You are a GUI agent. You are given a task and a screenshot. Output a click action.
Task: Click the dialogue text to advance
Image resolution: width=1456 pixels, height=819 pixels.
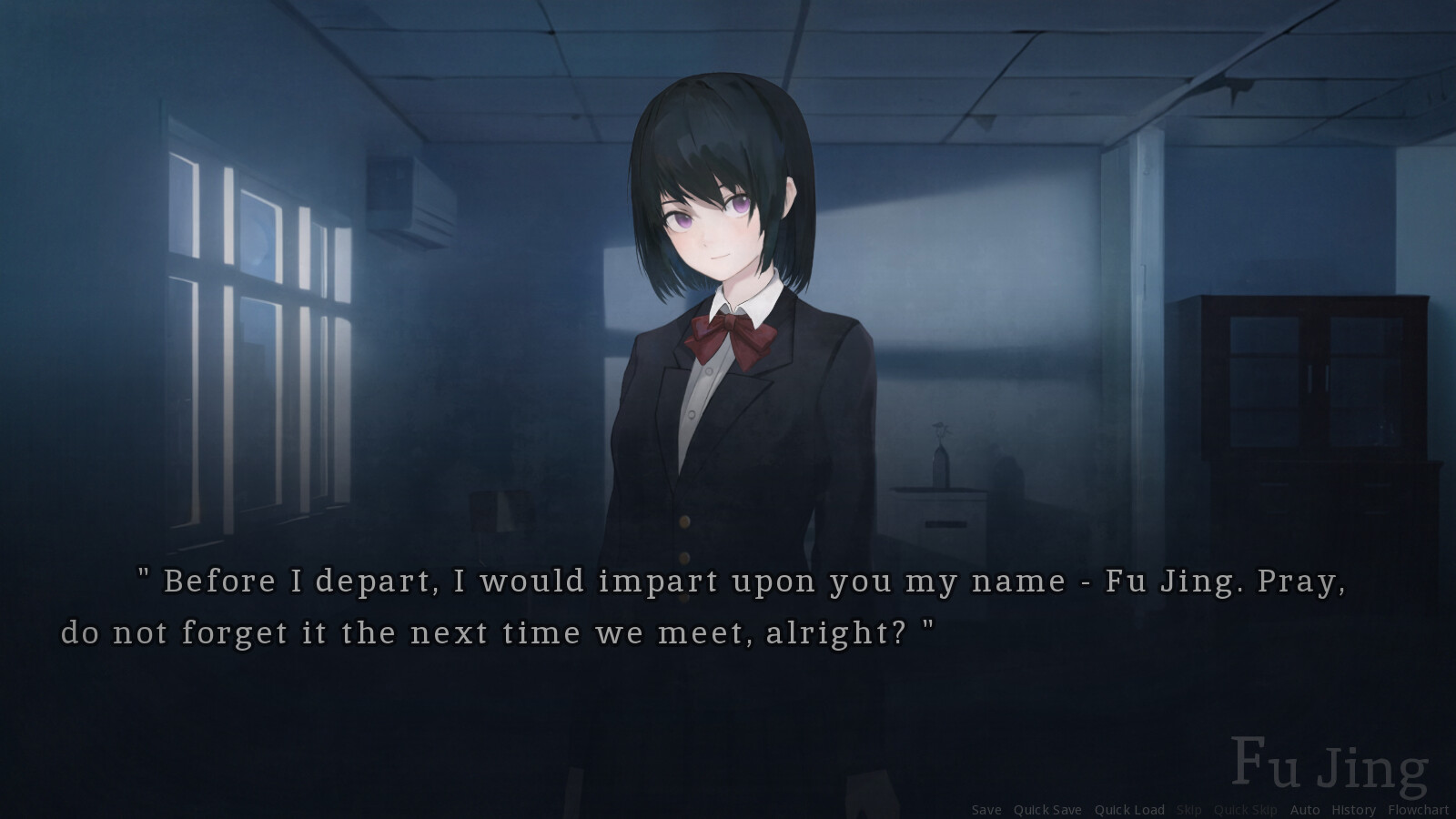pyautogui.click(x=637, y=605)
